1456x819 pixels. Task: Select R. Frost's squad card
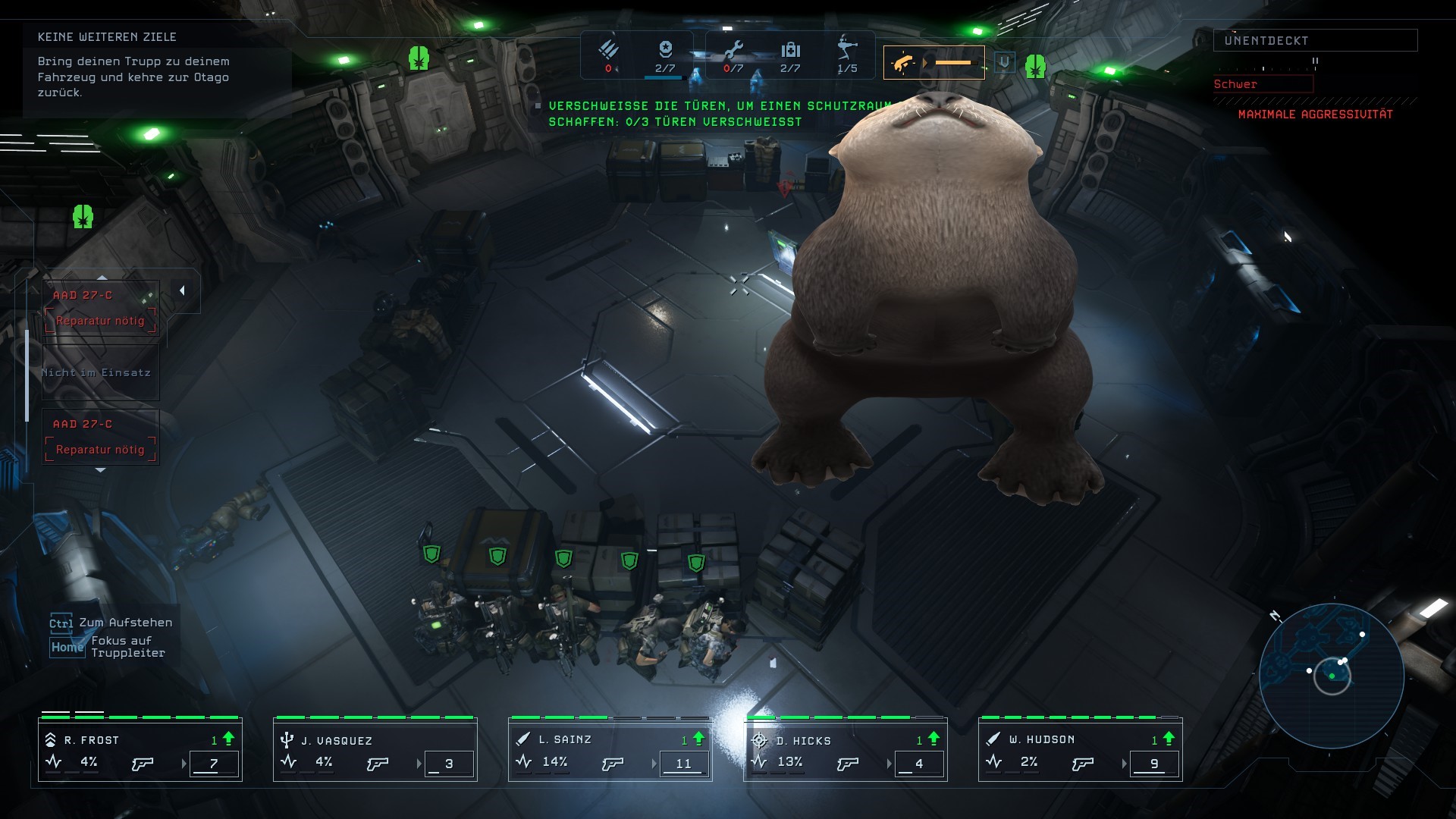click(140, 751)
